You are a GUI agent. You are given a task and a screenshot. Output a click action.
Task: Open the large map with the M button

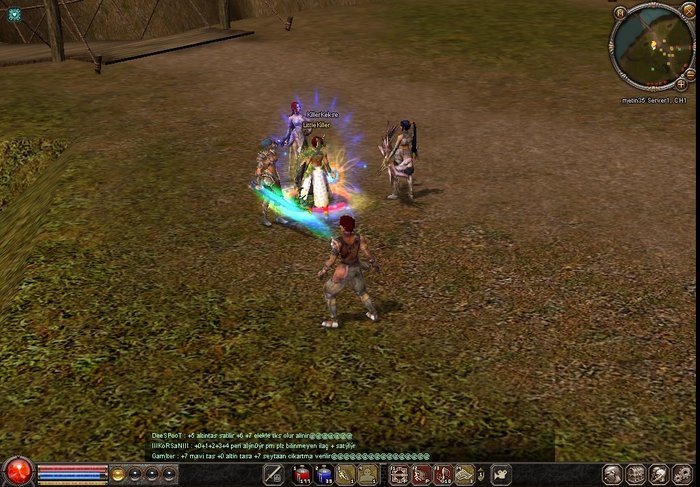621,12
